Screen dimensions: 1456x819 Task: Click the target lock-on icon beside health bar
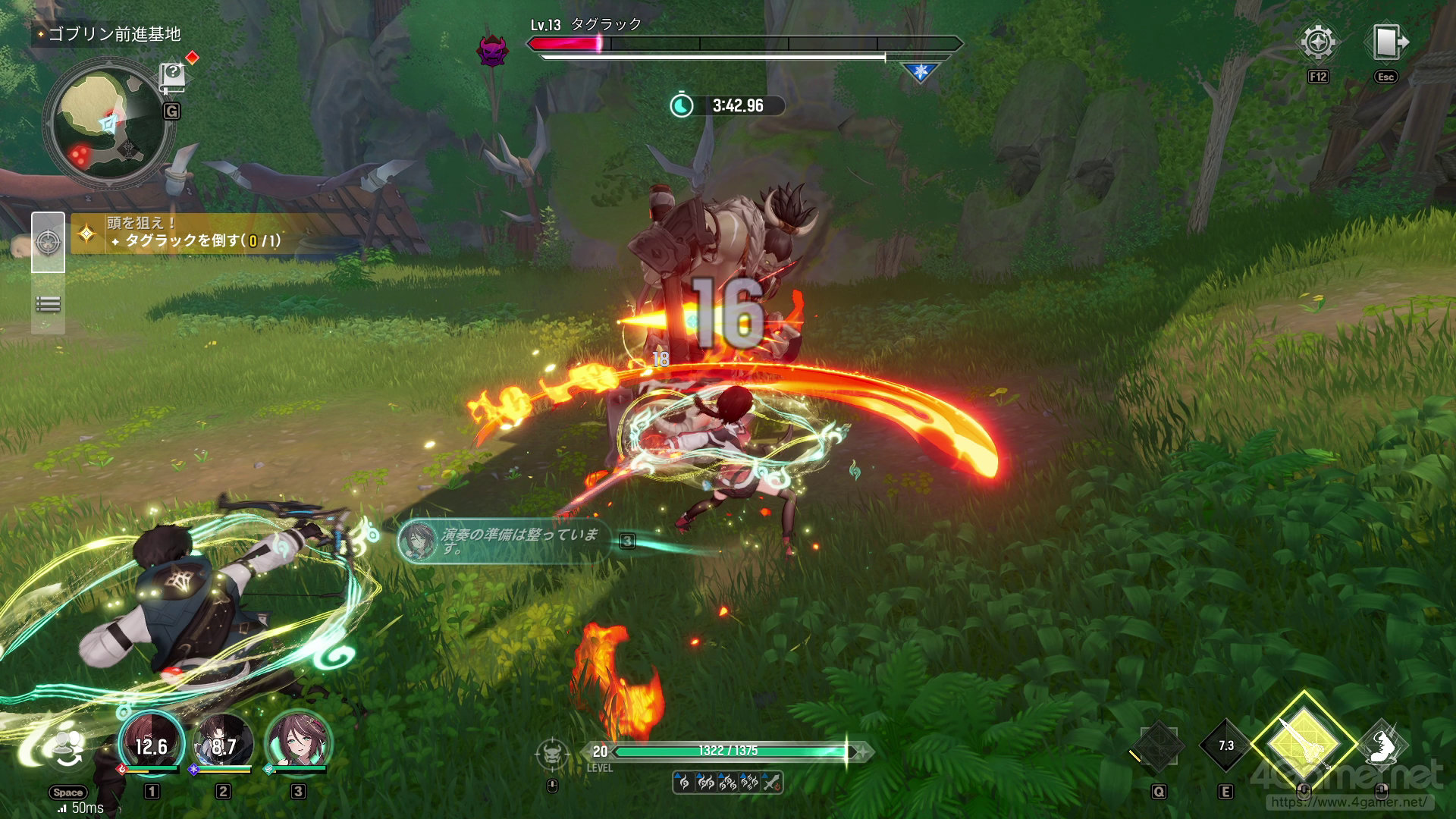point(552,754)
